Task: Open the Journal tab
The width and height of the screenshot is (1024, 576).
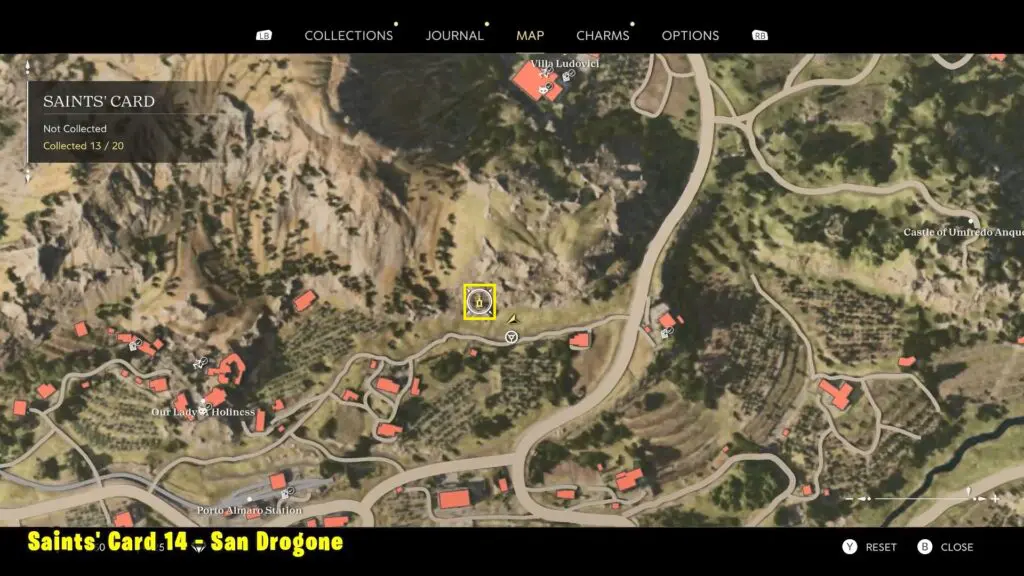Action: point(454,35)
